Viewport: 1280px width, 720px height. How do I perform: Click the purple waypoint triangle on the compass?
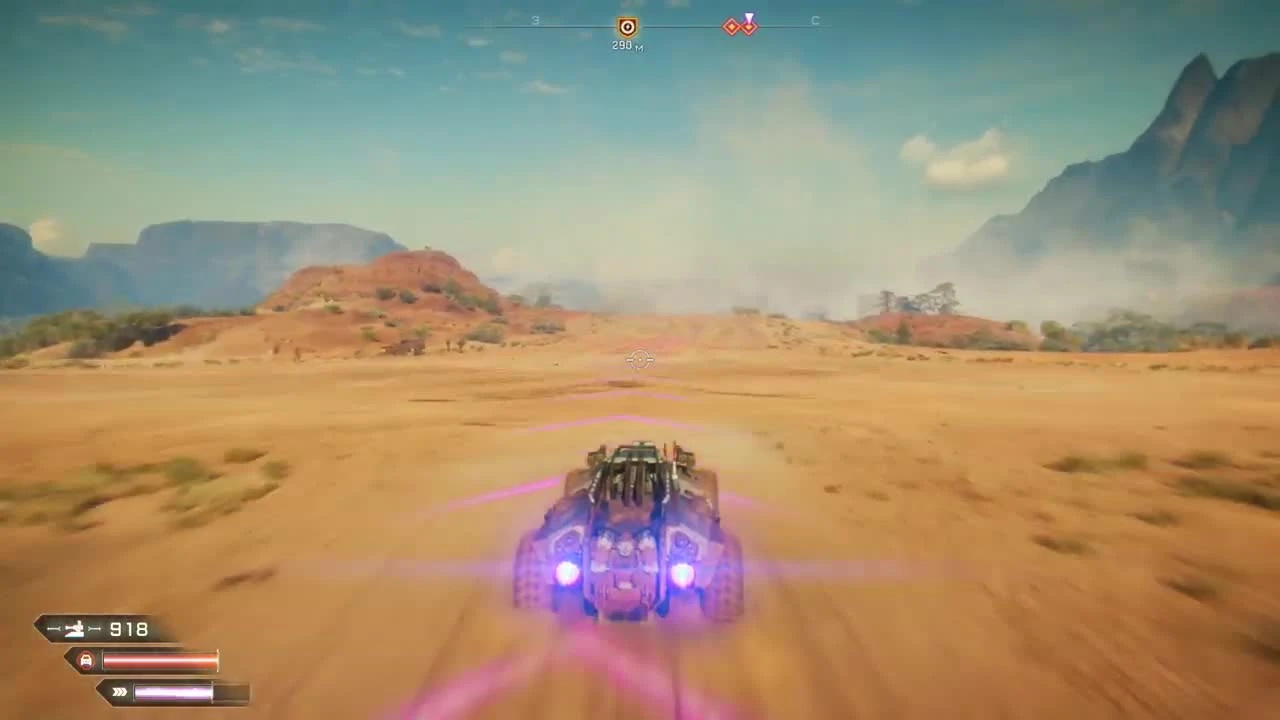(749, 18)
